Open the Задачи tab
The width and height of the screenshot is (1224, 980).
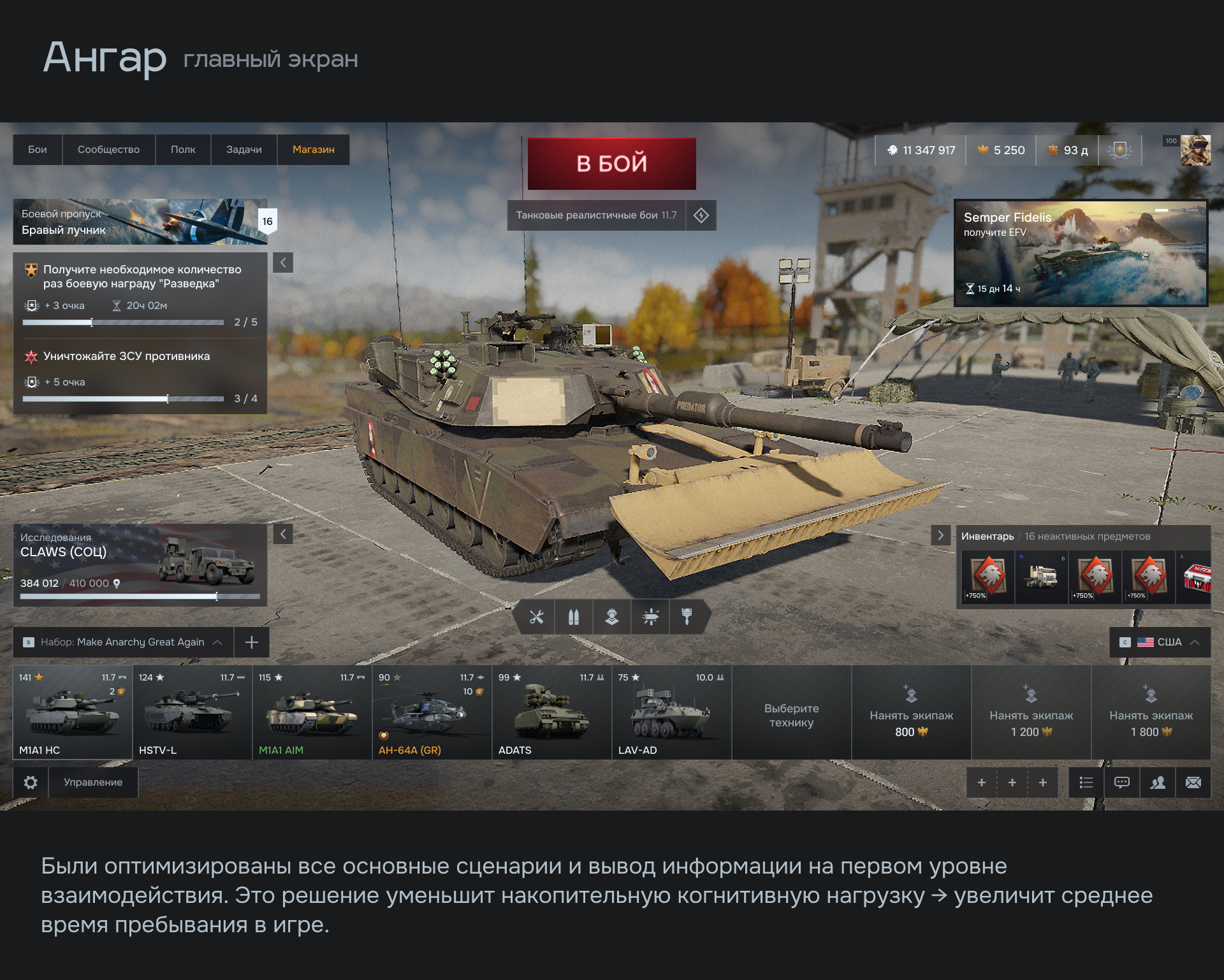(x=244, y=149)
